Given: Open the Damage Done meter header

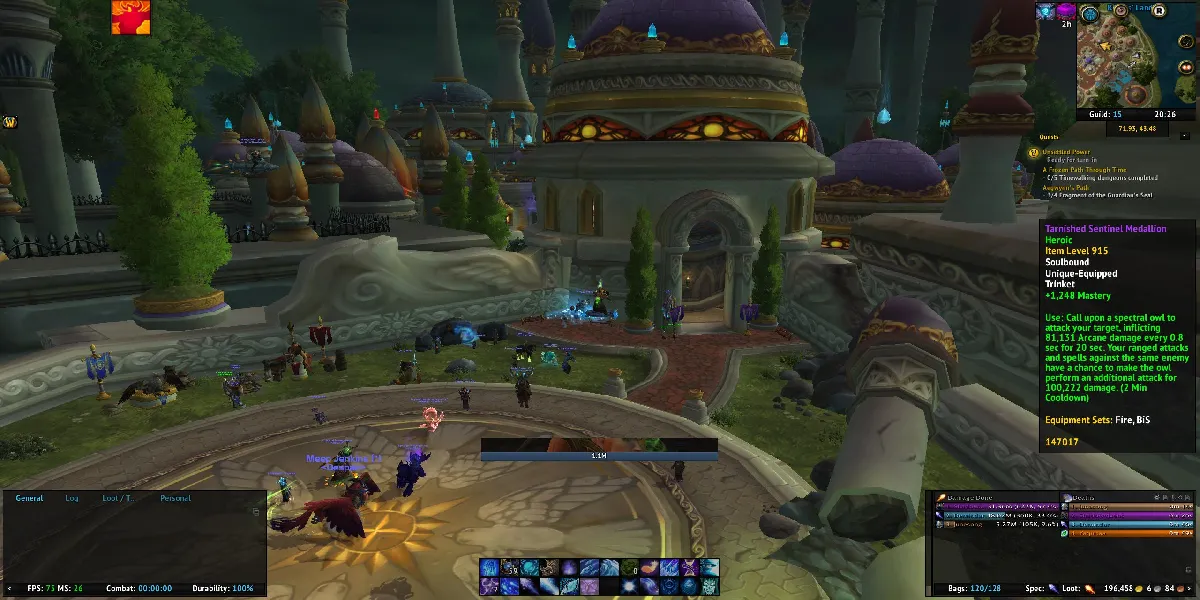Looking at the screenshot, I should pyautogui.click(x=968, y=497).
